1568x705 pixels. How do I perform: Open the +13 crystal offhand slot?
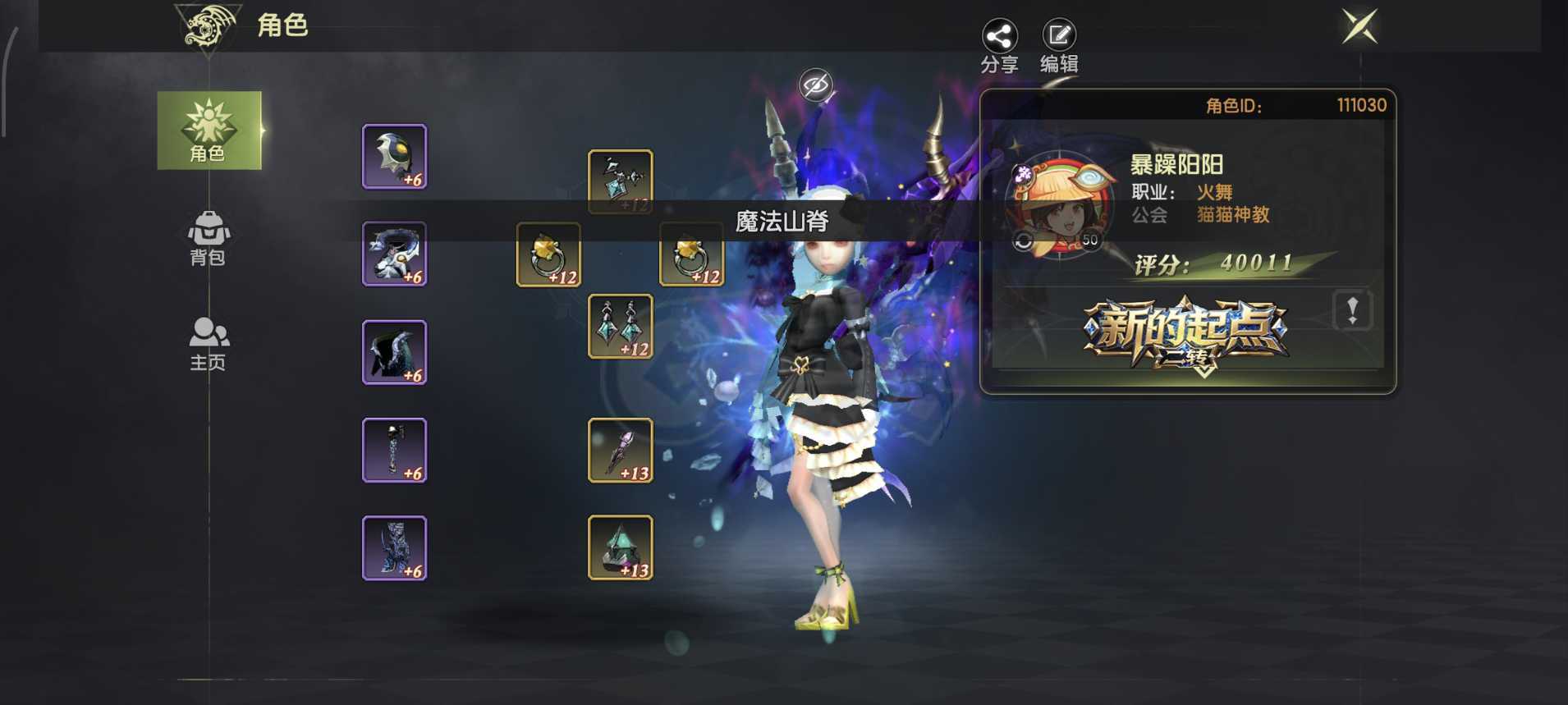pos(620,548)
